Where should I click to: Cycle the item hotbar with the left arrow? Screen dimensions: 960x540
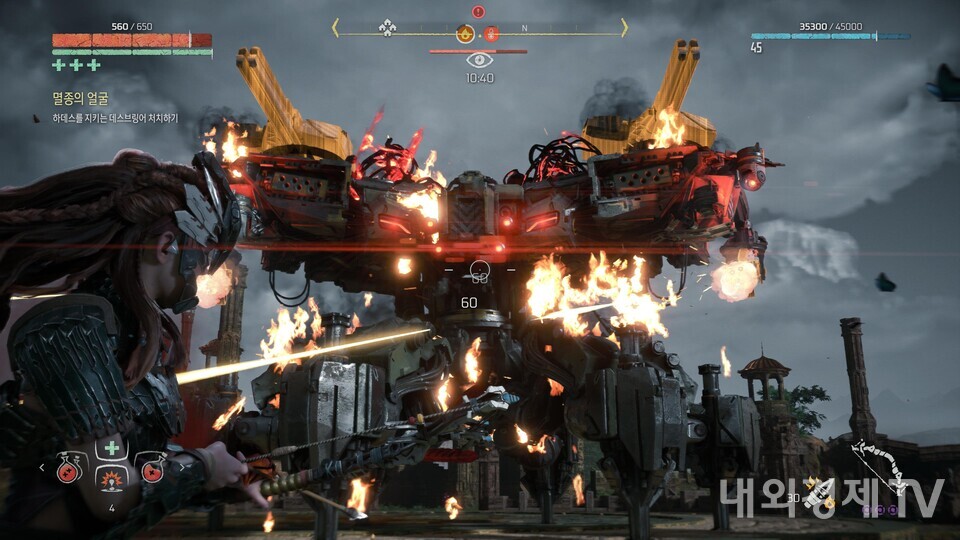[x=42, y=466]
